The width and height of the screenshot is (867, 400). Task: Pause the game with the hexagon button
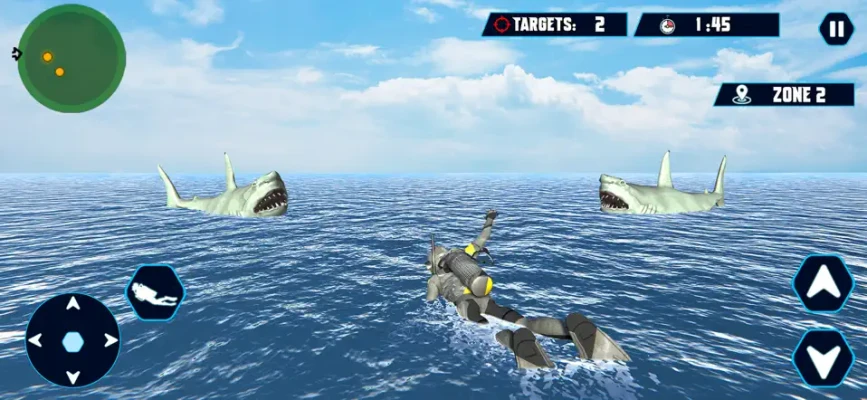[836, 29]
